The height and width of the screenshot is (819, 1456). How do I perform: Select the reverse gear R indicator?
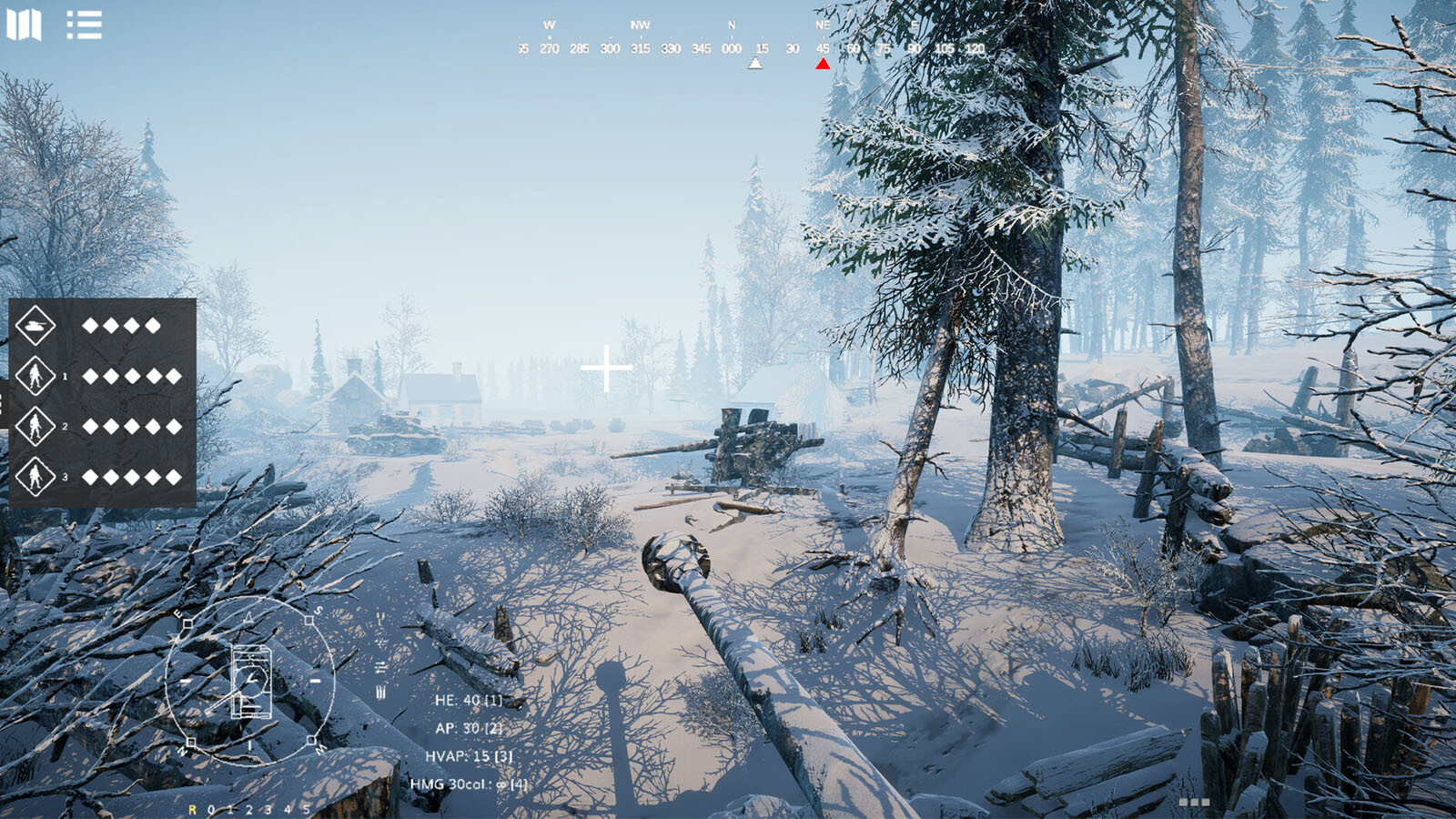[192, 809]
